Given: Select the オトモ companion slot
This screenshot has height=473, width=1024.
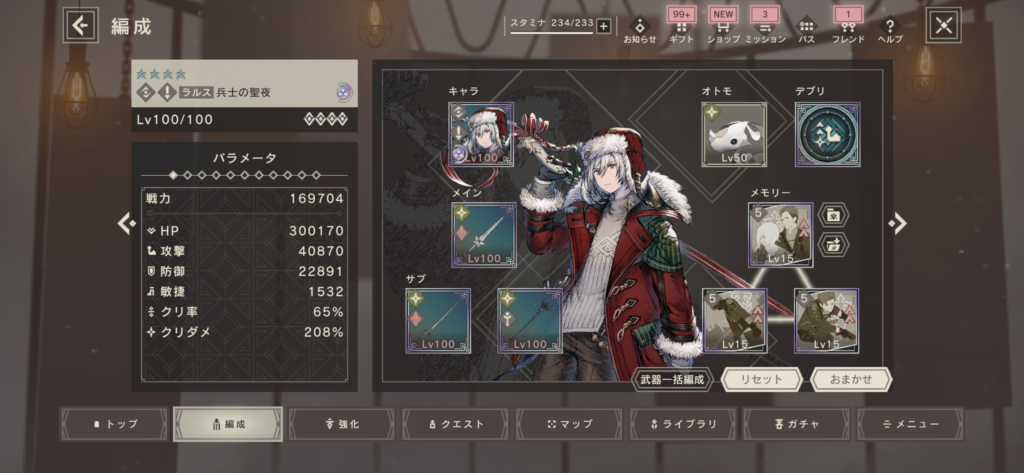Looking at the screenshot, I should [734, 134].
